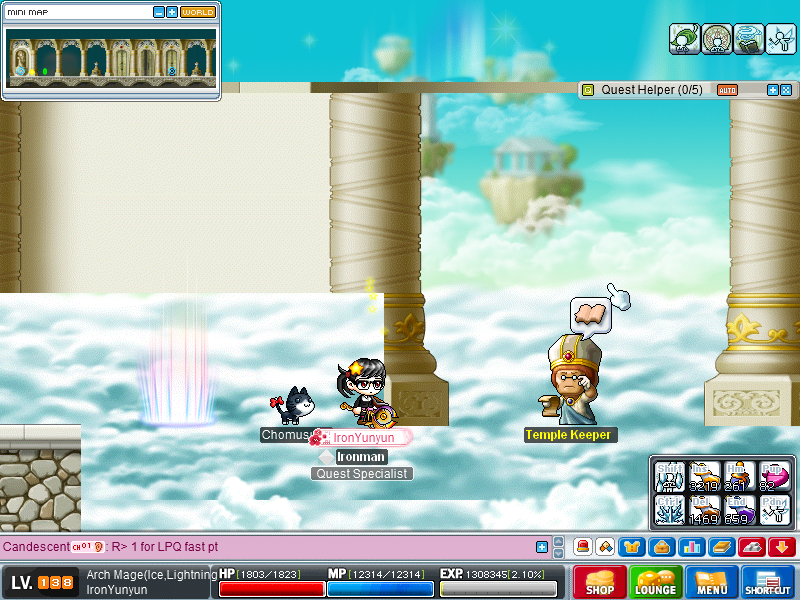
Task: Open the LOUNGE button
Action: click(656, 583)
